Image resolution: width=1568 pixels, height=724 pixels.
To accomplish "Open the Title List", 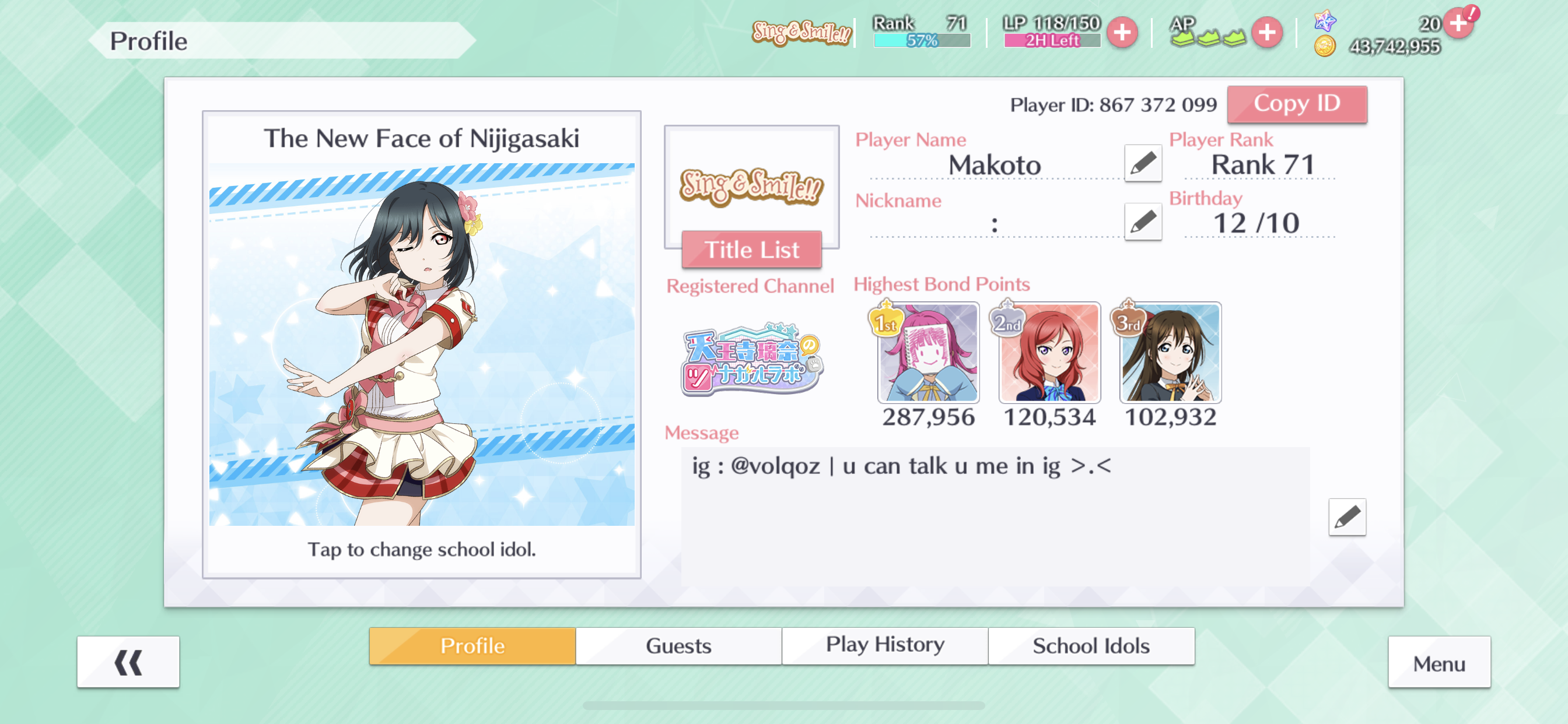I will tap(751, 249).
